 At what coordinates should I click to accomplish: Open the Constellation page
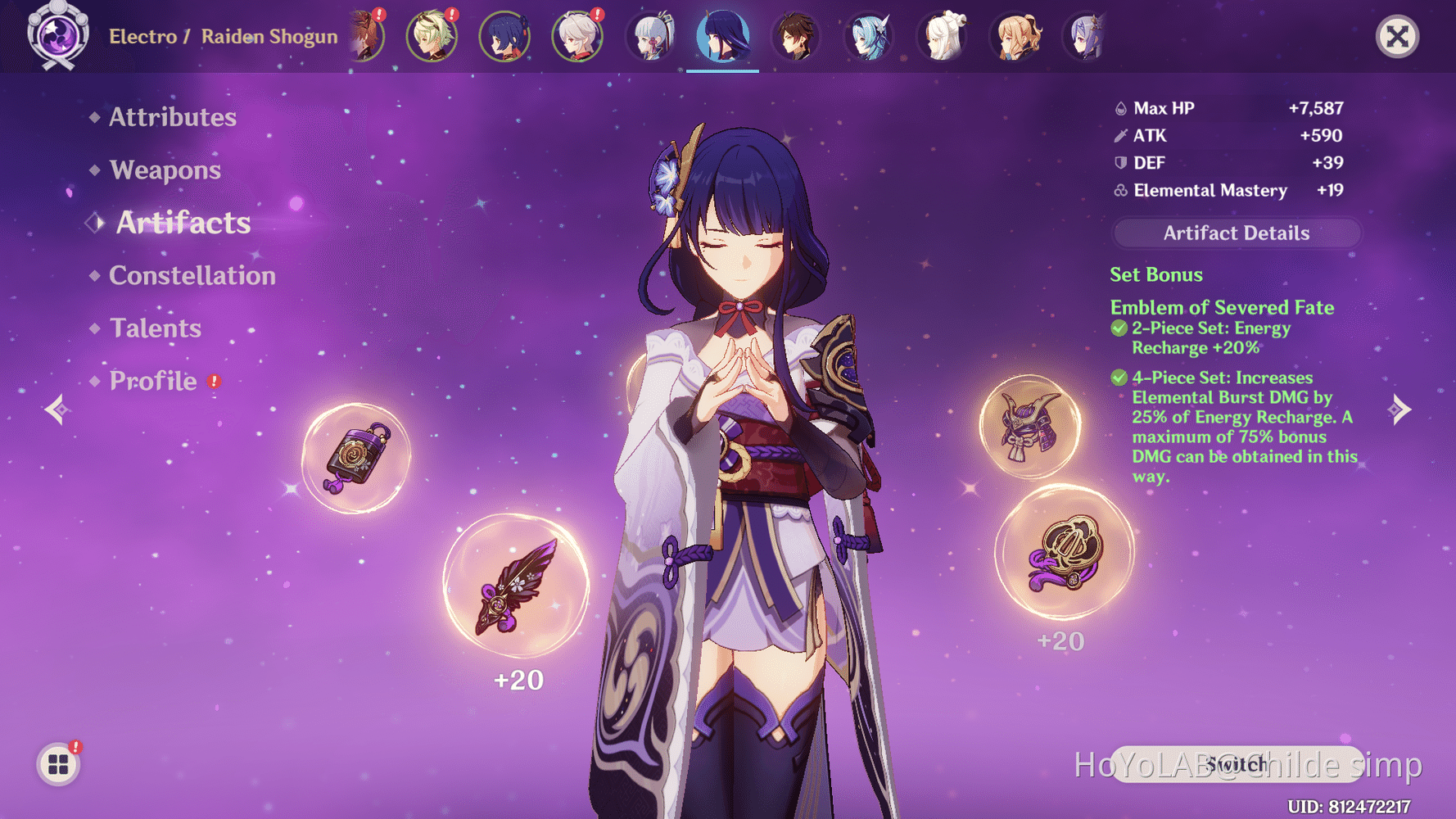pyautogui.click(x=192, y=275)
